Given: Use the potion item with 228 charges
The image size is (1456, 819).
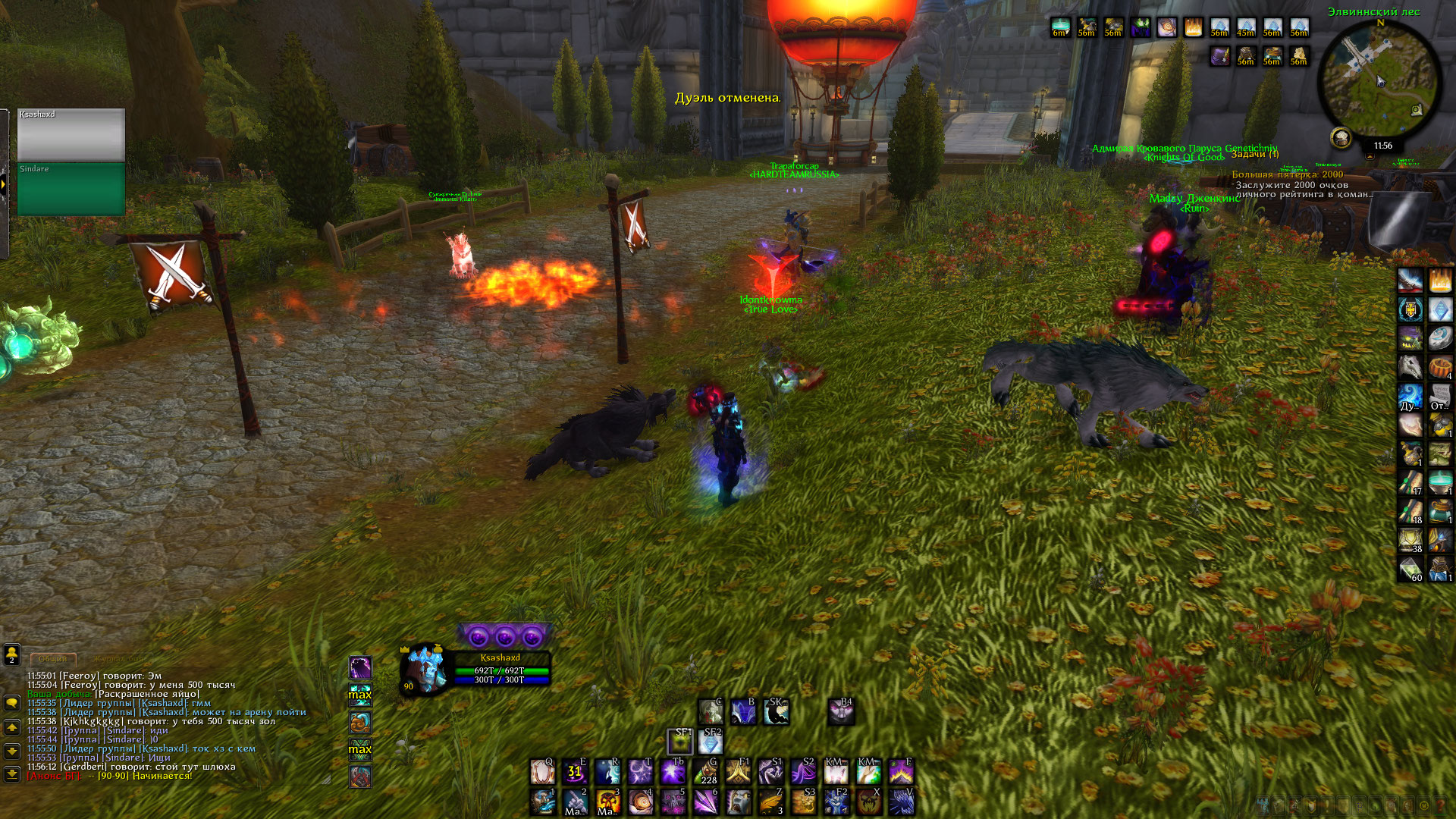Looking at the screenshot, I should pyautogui.click(x=705, y=772).
